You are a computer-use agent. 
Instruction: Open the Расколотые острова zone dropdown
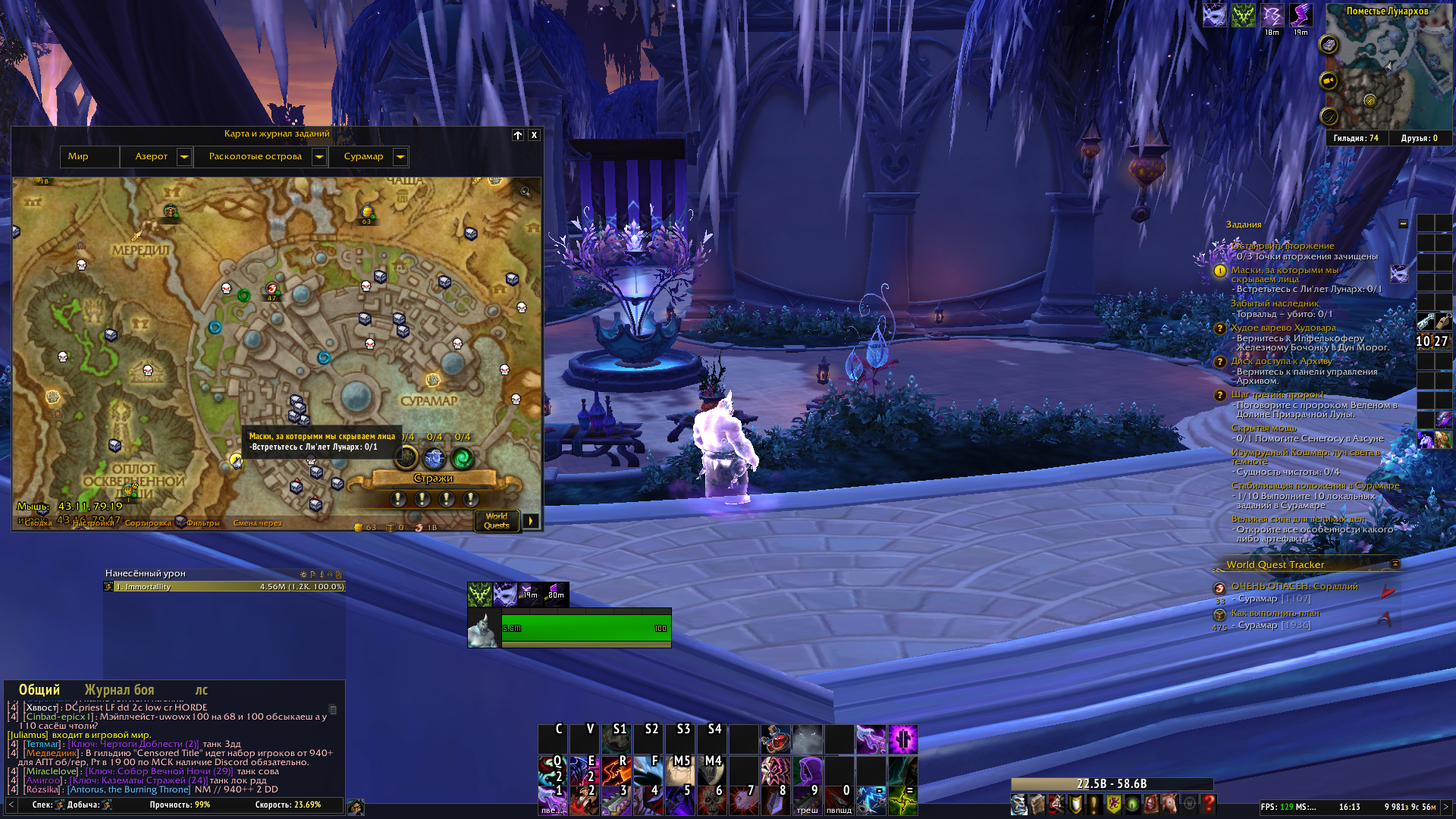click(x=319, y=157)
